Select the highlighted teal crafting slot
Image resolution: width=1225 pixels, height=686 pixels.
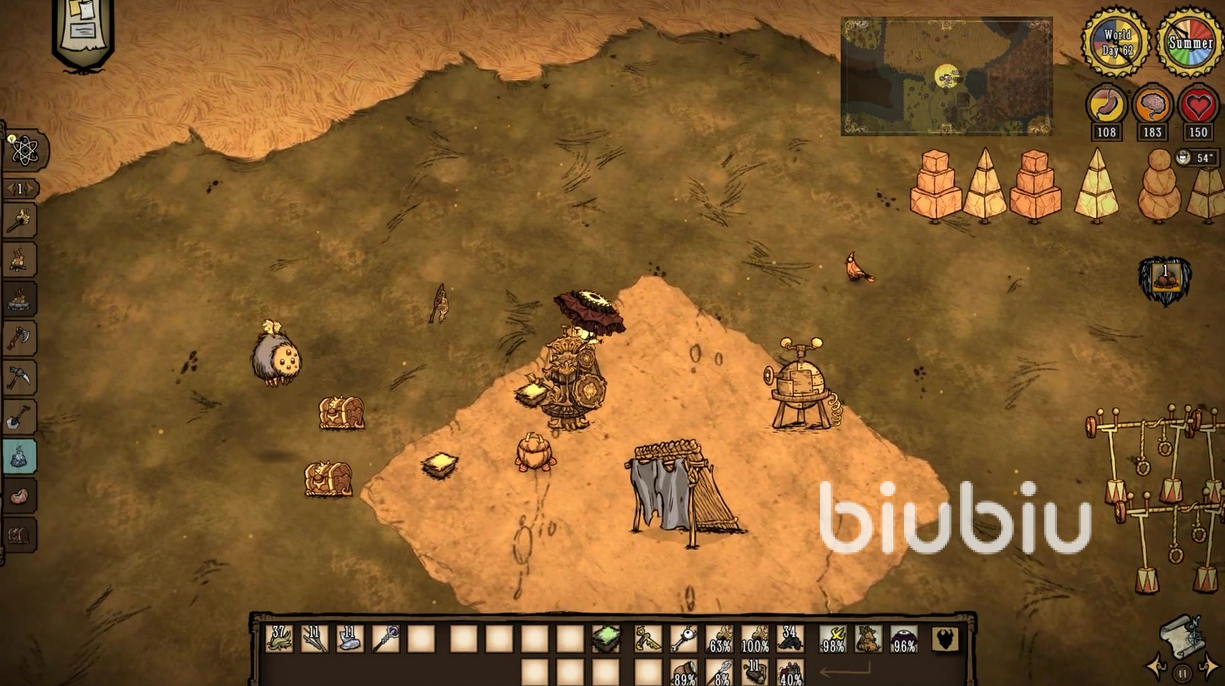coord(20,456)
